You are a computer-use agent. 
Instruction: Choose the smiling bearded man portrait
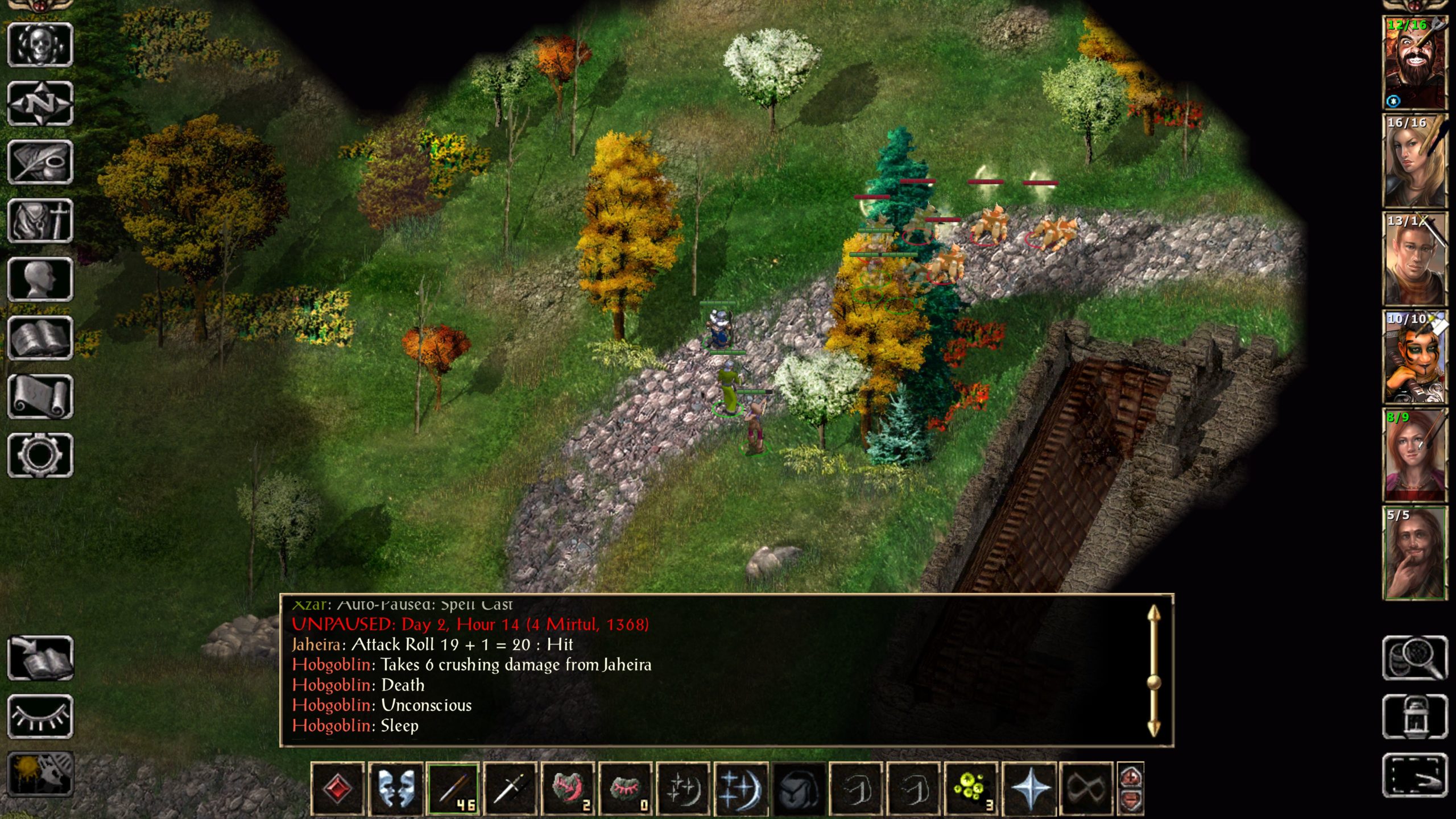tap(1414, 553)
